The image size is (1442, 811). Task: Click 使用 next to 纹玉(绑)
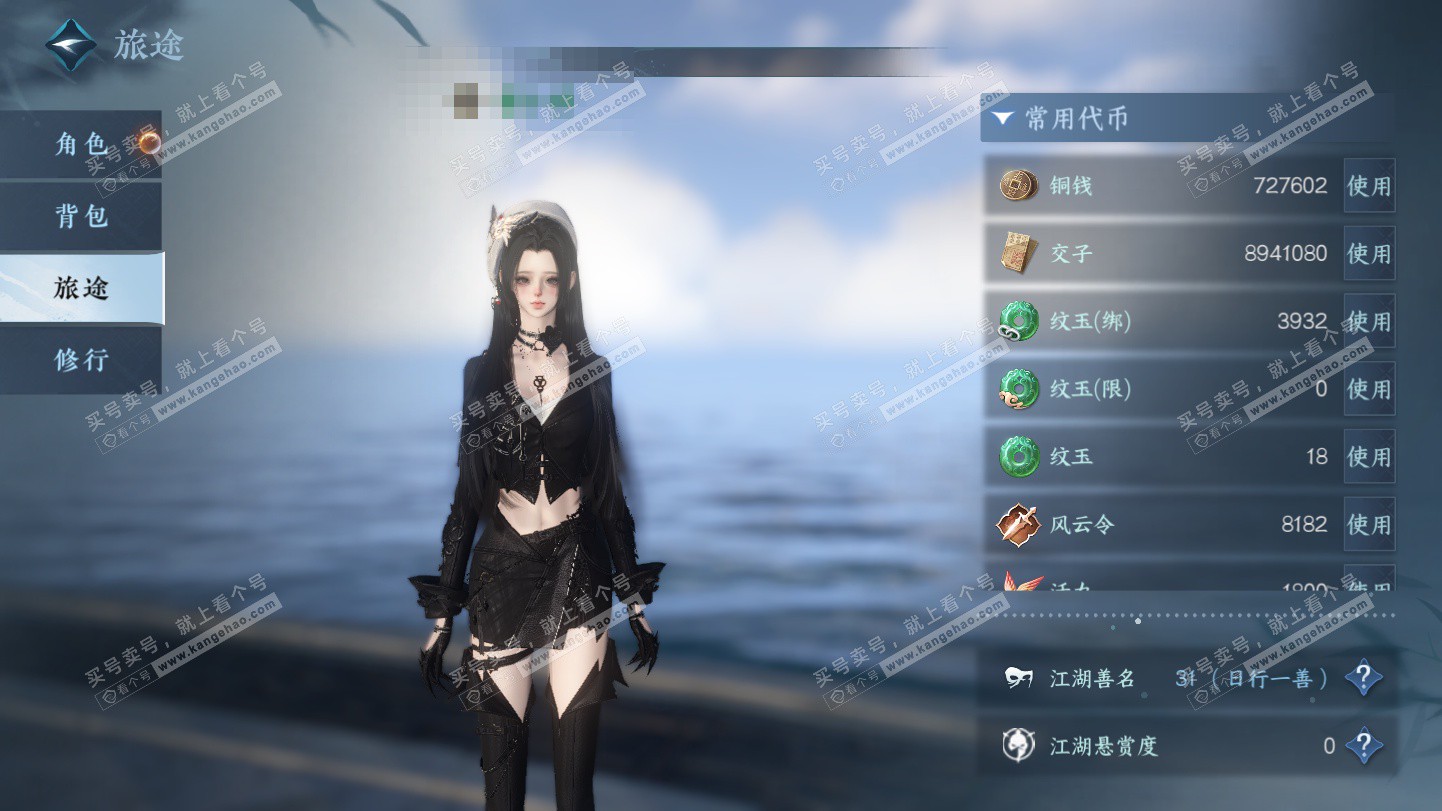[x=1368, y=321]
